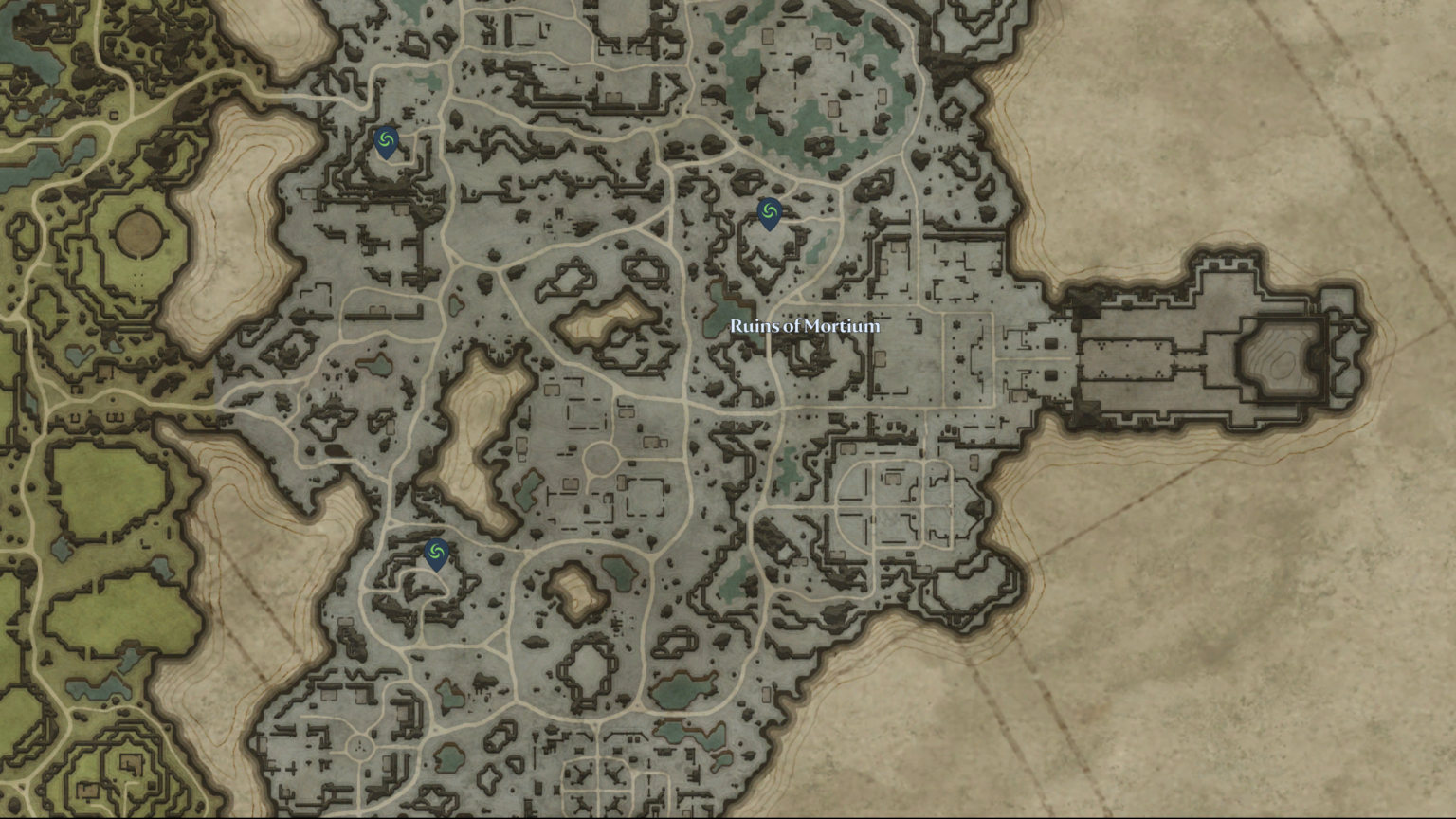The image size is (1456, 819).
Task: Click the green swirl inside the northwest waygate pin
Action: tap(385, 139)
